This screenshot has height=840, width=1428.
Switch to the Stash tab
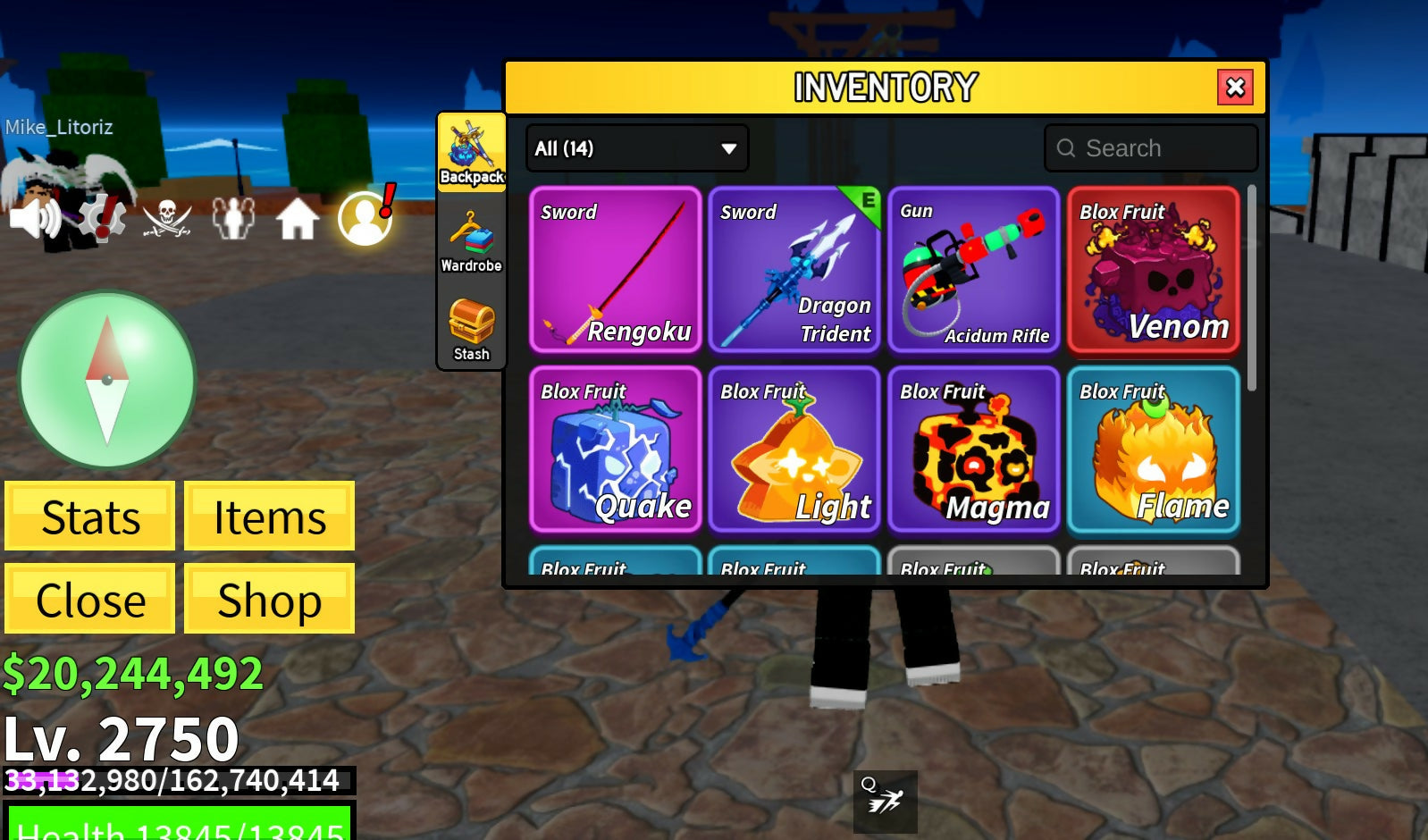(x=471, y=329)
